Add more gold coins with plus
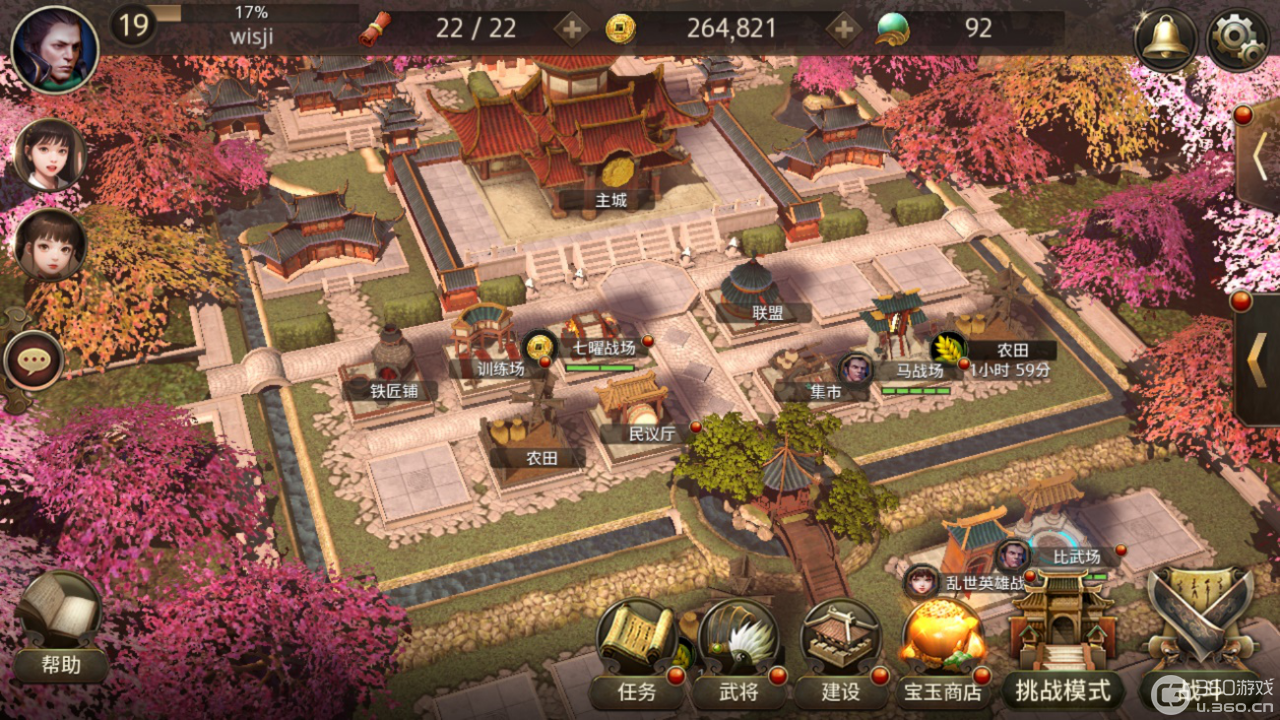1280x720 pixels. point(844,29)
